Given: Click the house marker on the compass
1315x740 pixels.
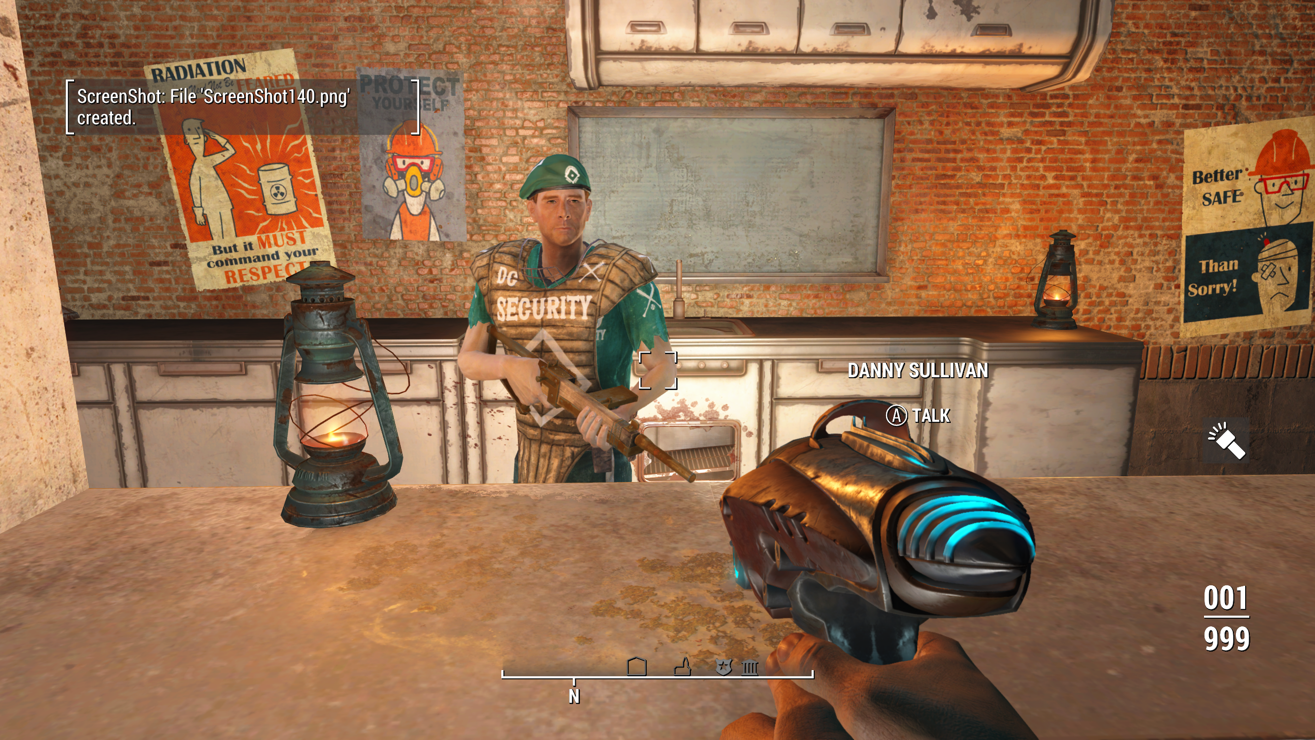Looking at the screenshot, I should tap(637, 666).
